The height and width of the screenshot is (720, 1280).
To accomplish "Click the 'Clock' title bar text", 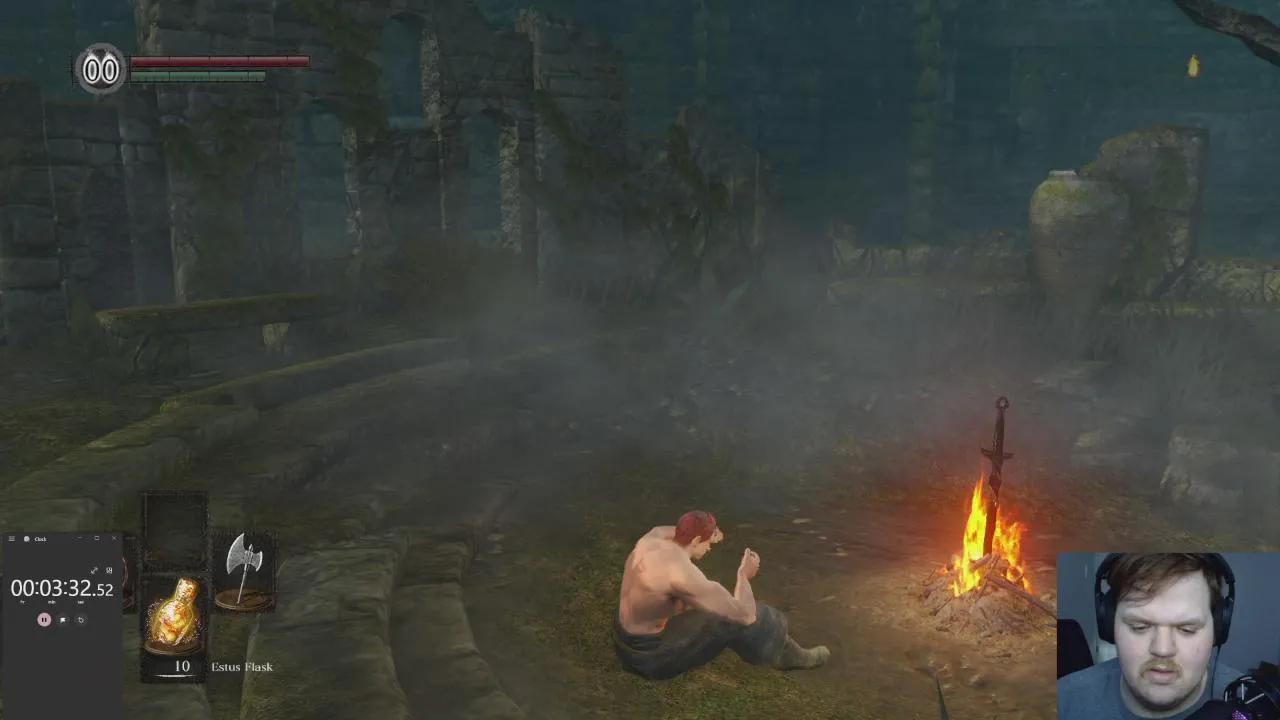I will tap(41, 537).
